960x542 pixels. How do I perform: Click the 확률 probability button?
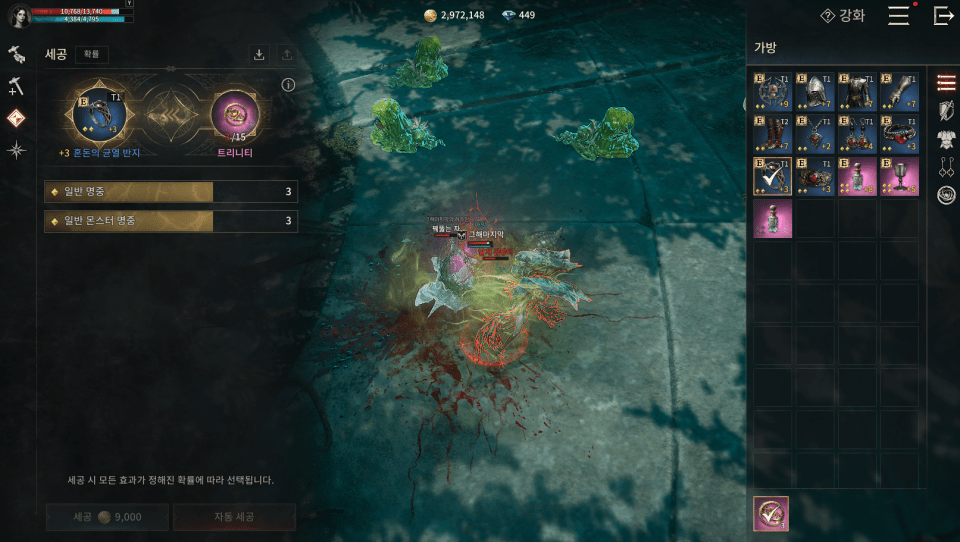tap(92, 55)
